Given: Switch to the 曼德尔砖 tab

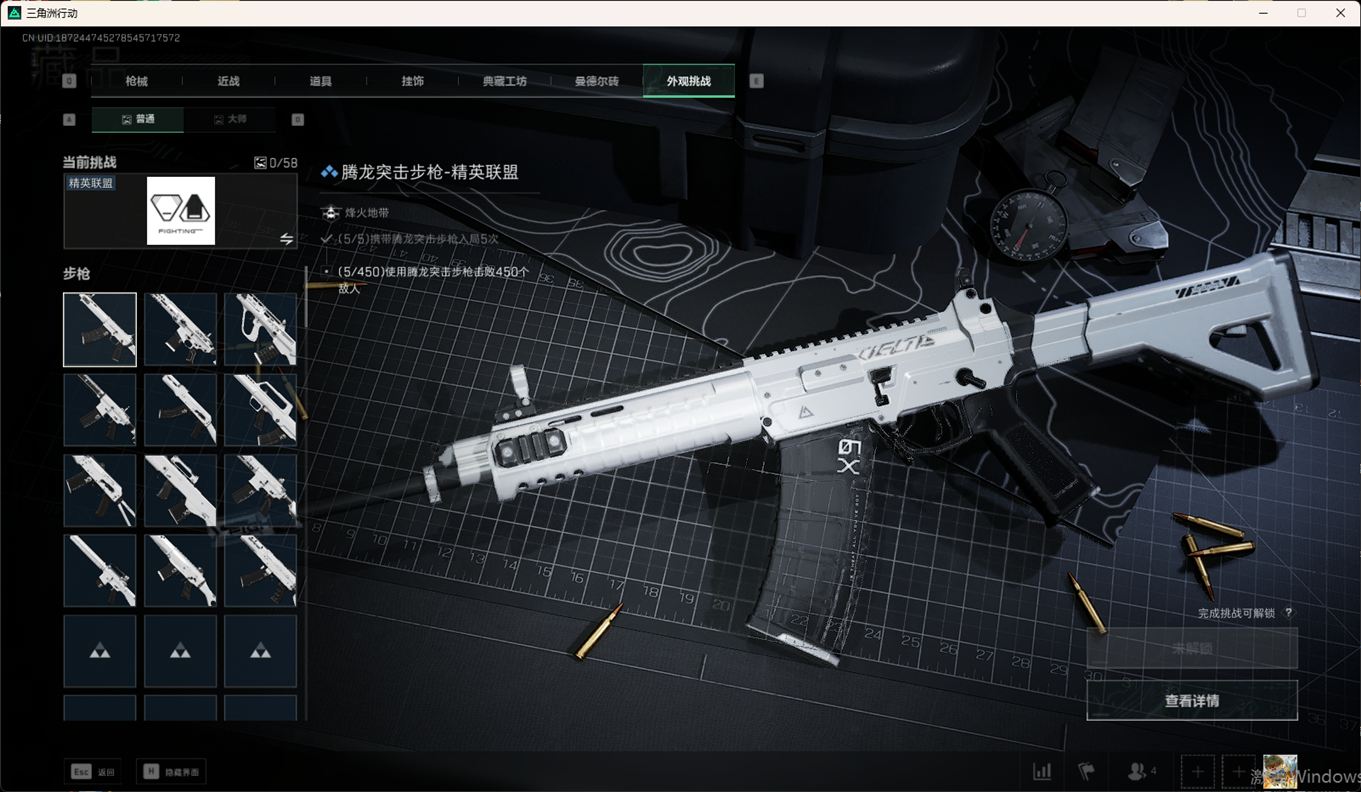Looking at the screenshot, I should coord(596,81).
